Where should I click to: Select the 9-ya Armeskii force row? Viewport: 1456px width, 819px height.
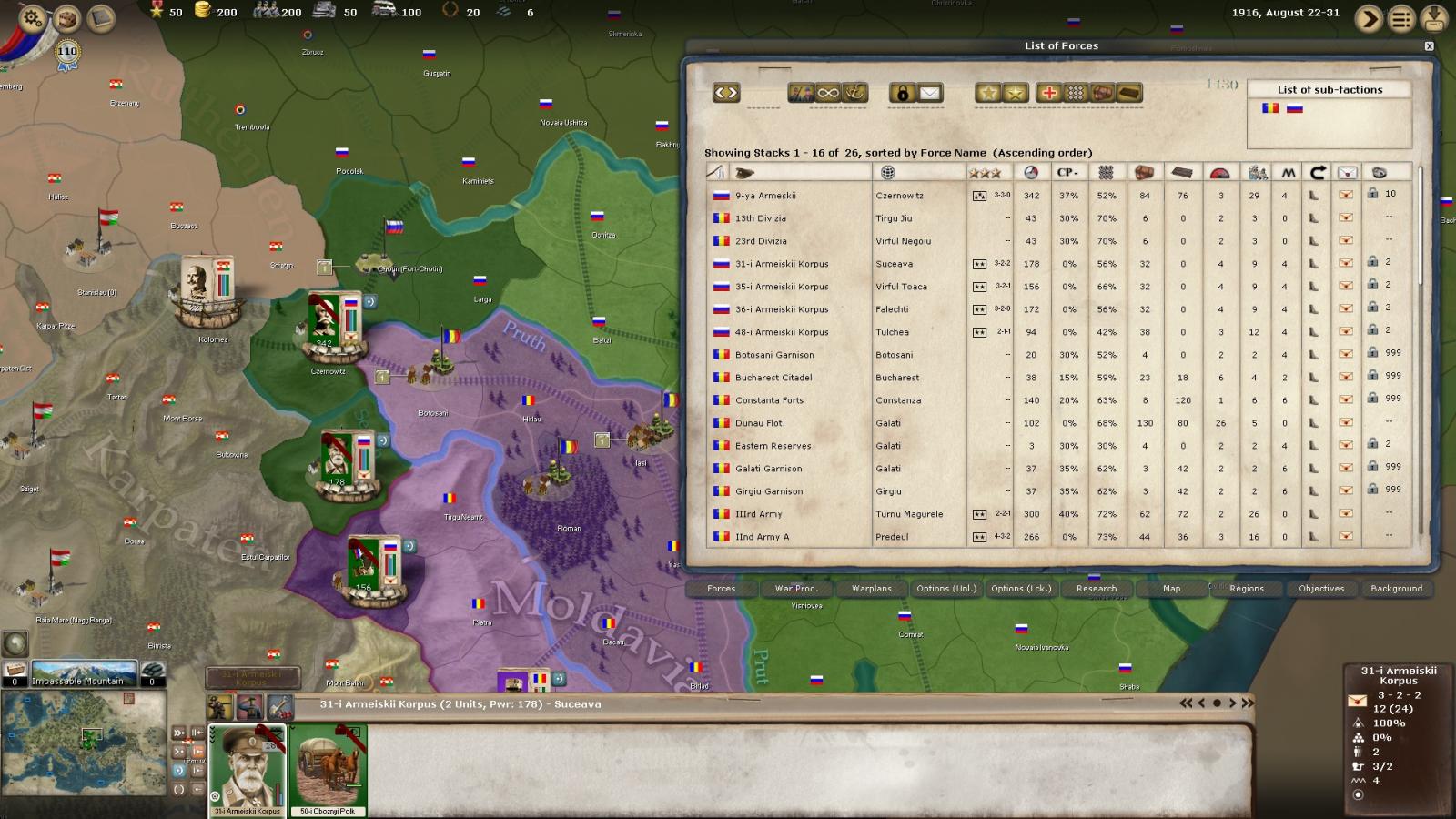coord(765,196)
